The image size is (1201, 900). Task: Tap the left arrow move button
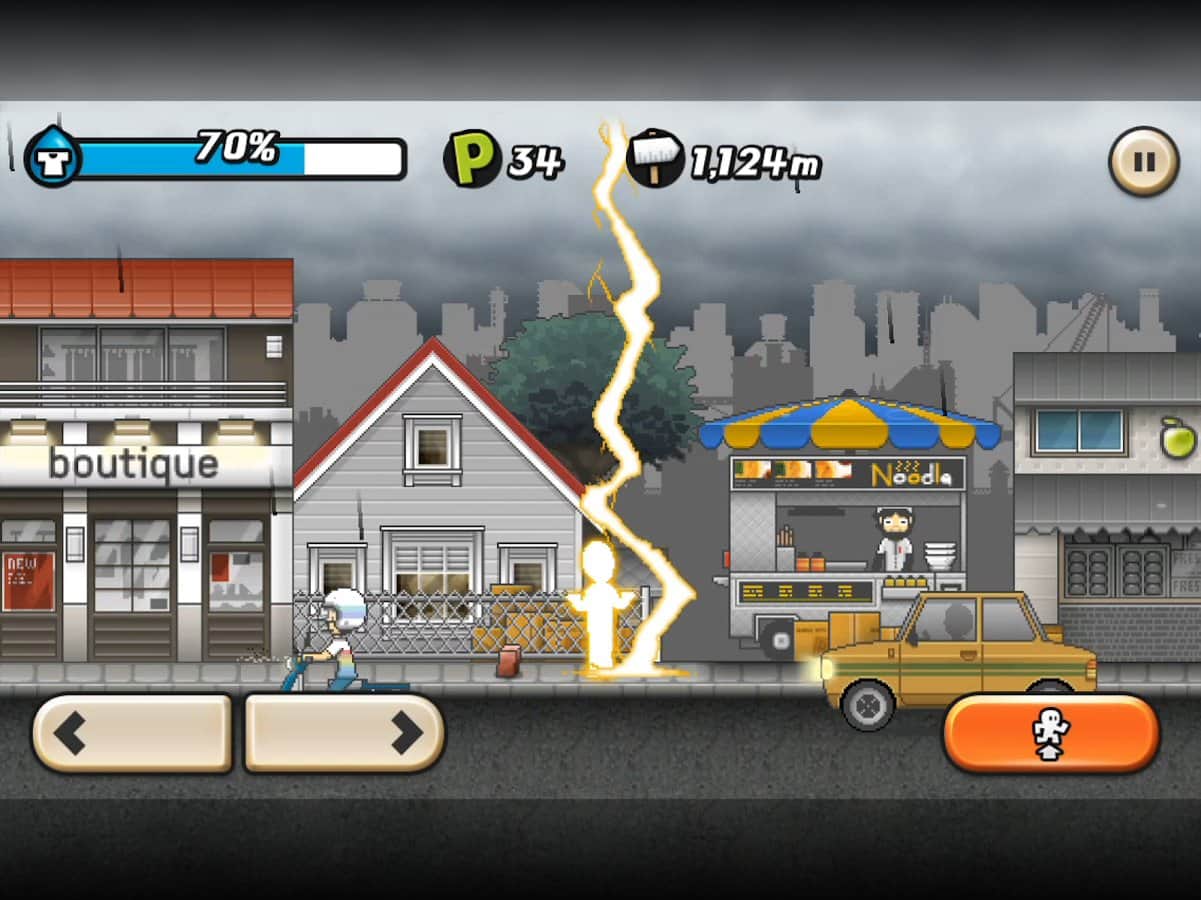(x=133, y=733)
